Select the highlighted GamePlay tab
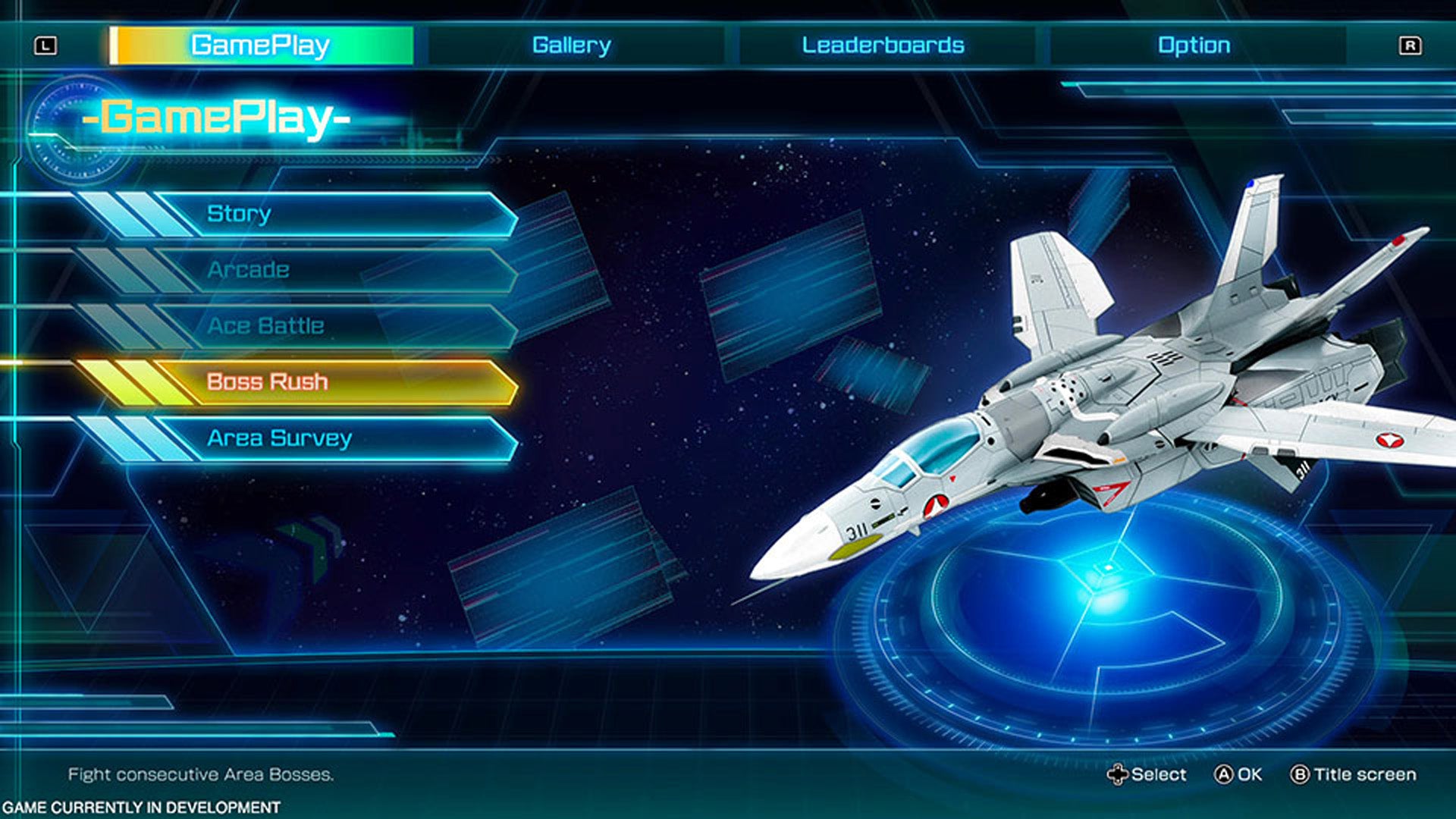Viewport: 1456px width, 819px height. click(263, 45)
